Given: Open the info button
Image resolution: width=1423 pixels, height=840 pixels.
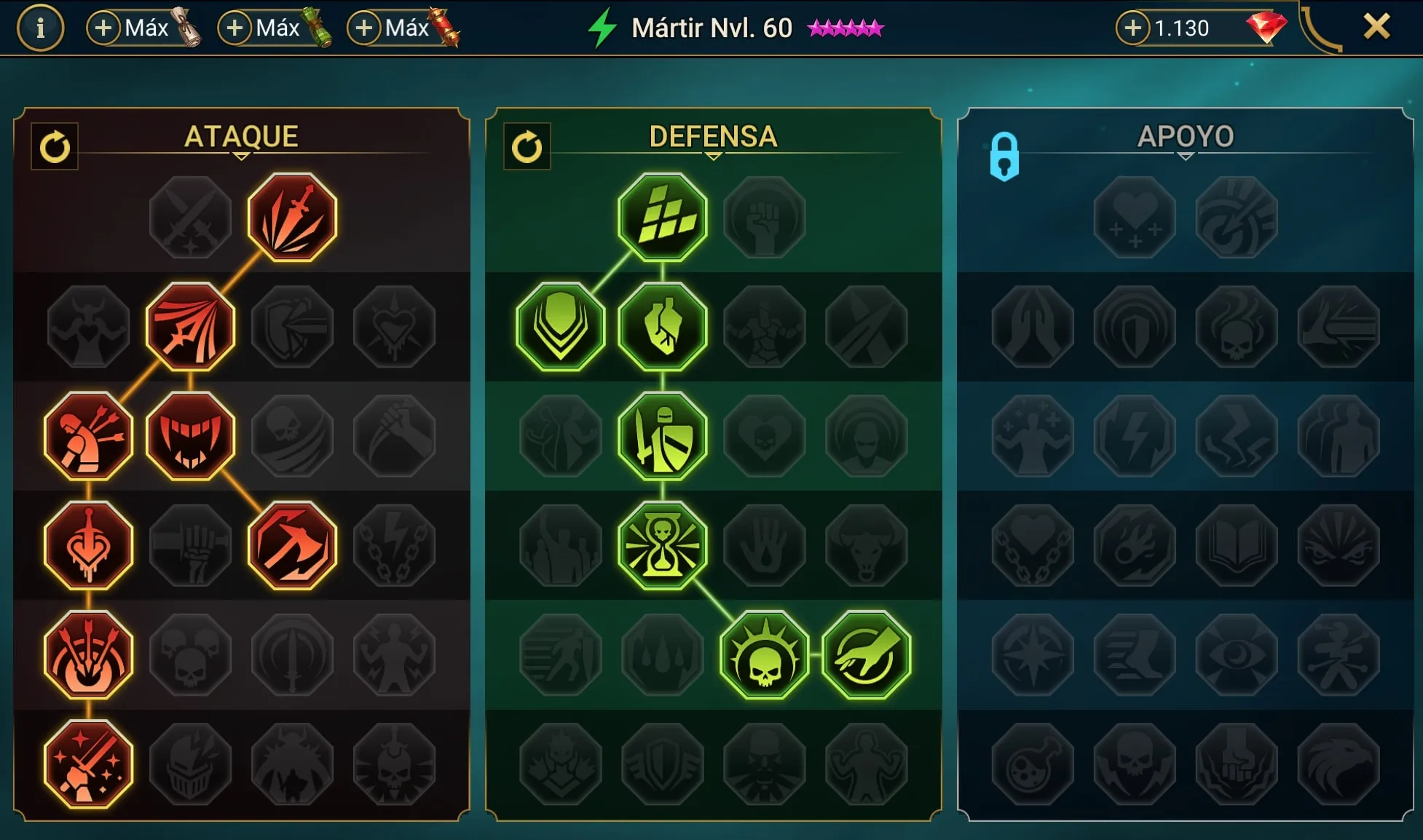Looking at the screenshot, I should pos(40,28).
